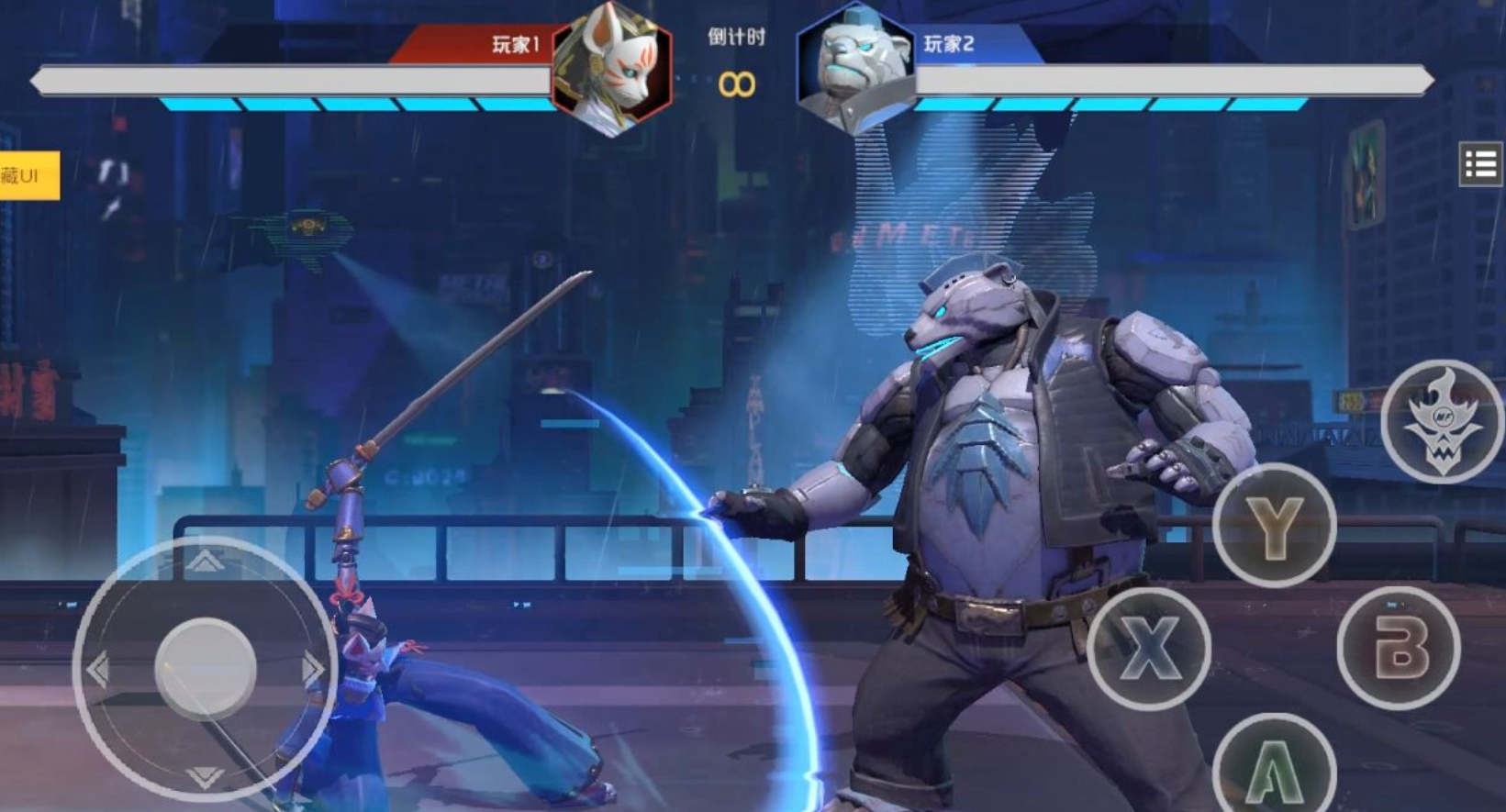Tap the joystick's down arrow
This screenshot has width=1506, height=812.
click(205, 779)
